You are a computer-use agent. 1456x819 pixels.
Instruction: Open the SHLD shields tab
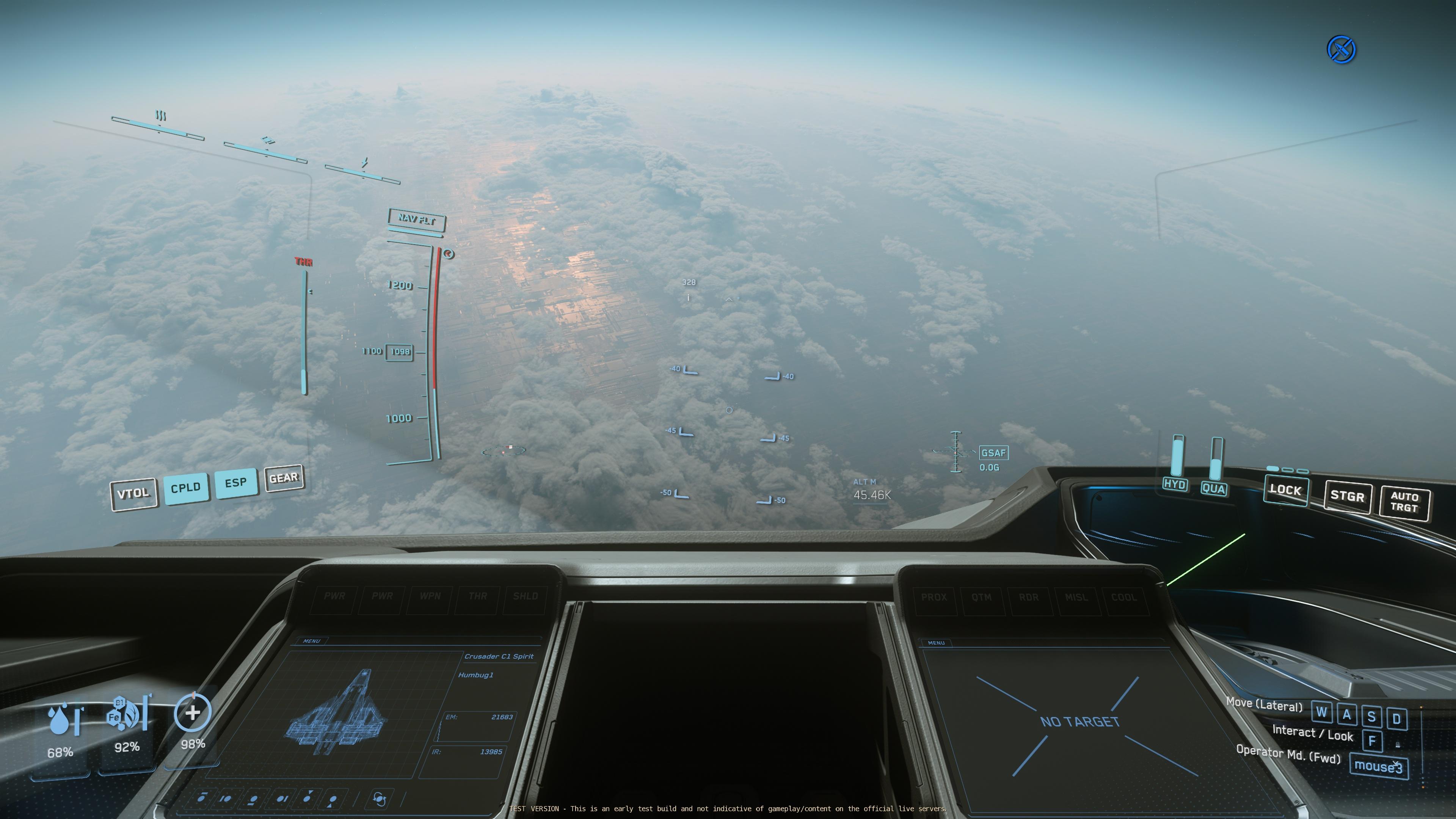(x=525, y=596)
